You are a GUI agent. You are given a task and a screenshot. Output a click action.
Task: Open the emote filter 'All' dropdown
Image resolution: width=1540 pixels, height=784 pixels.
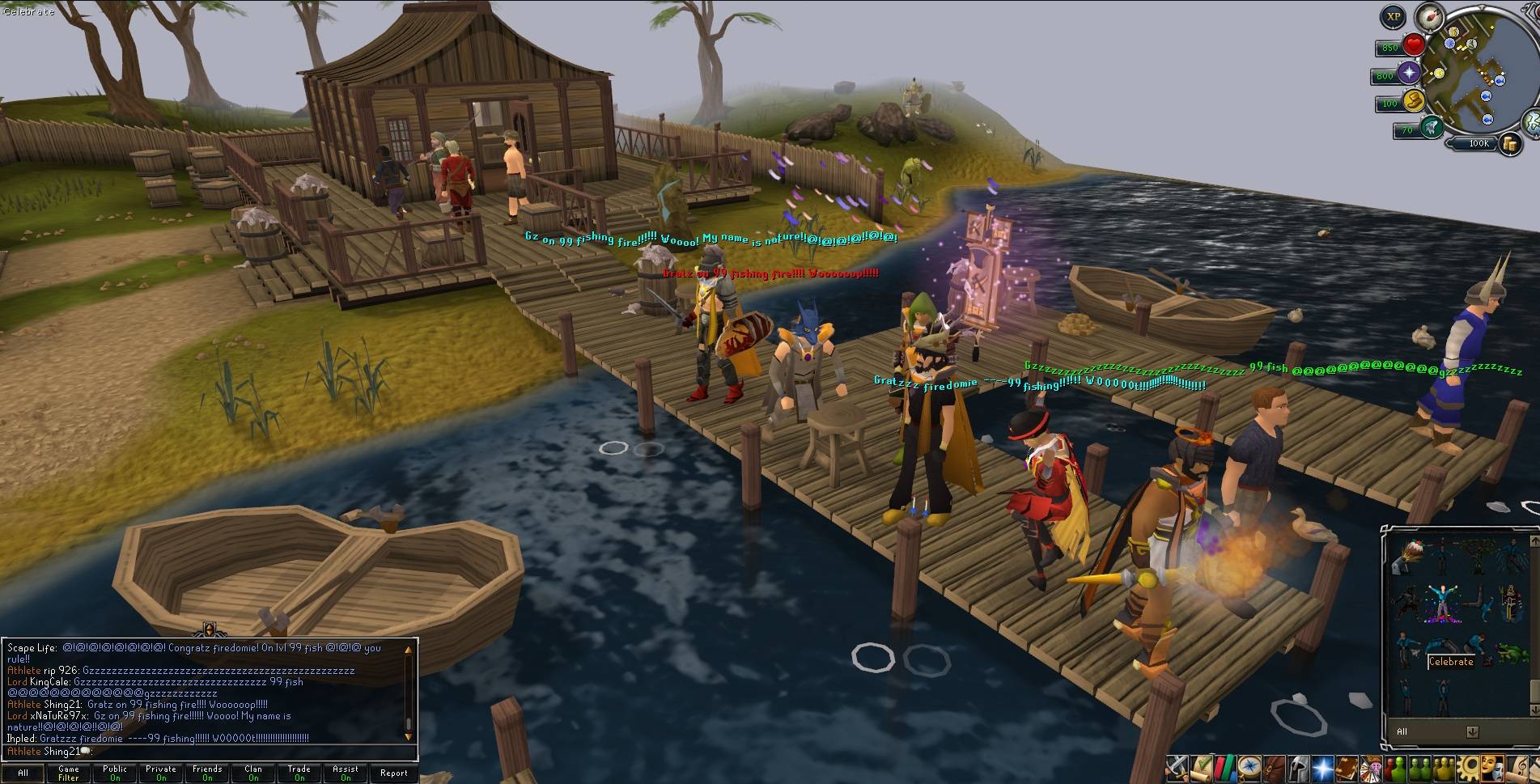1472,731
